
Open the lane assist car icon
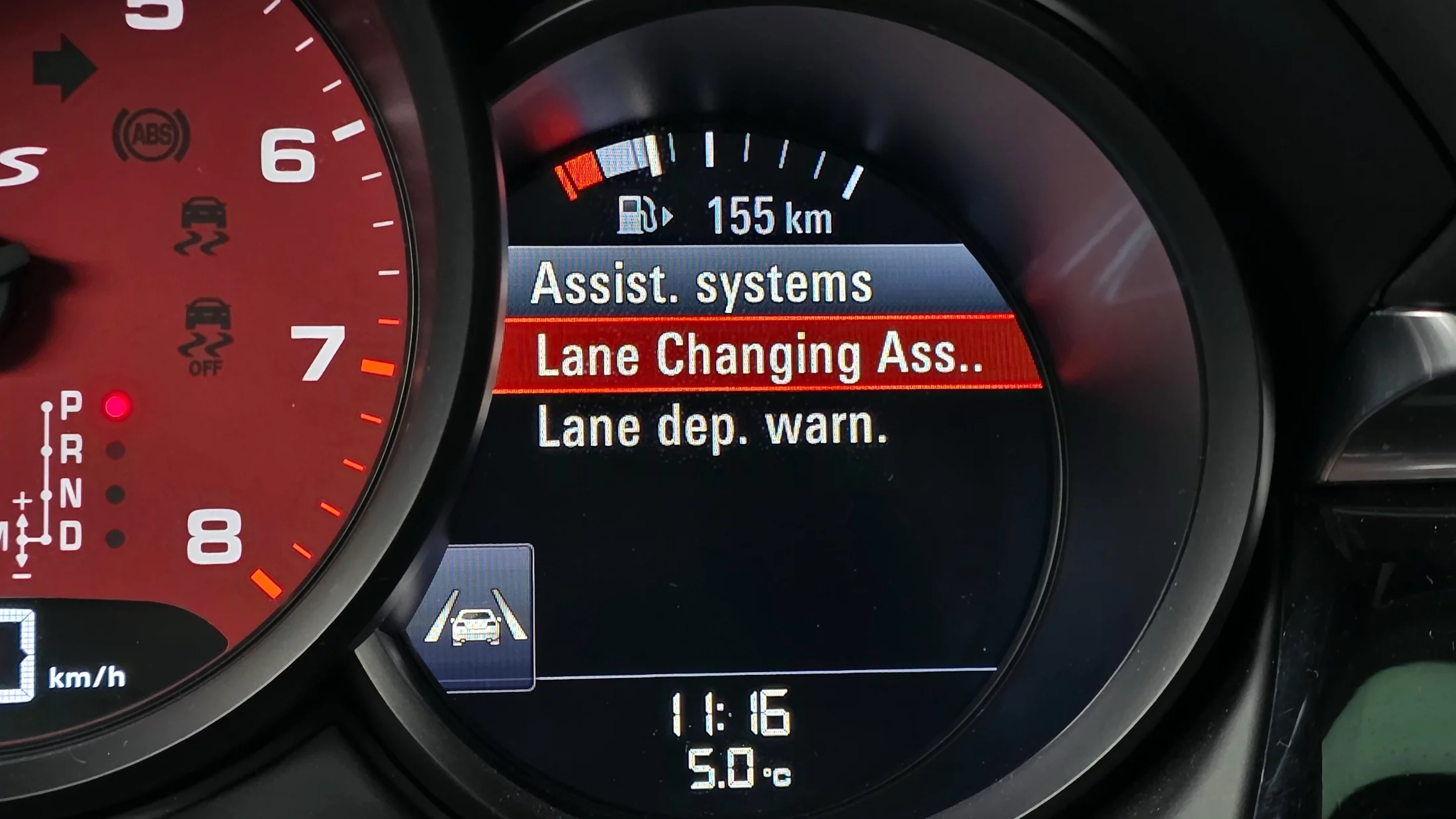(x=477, y=618)
